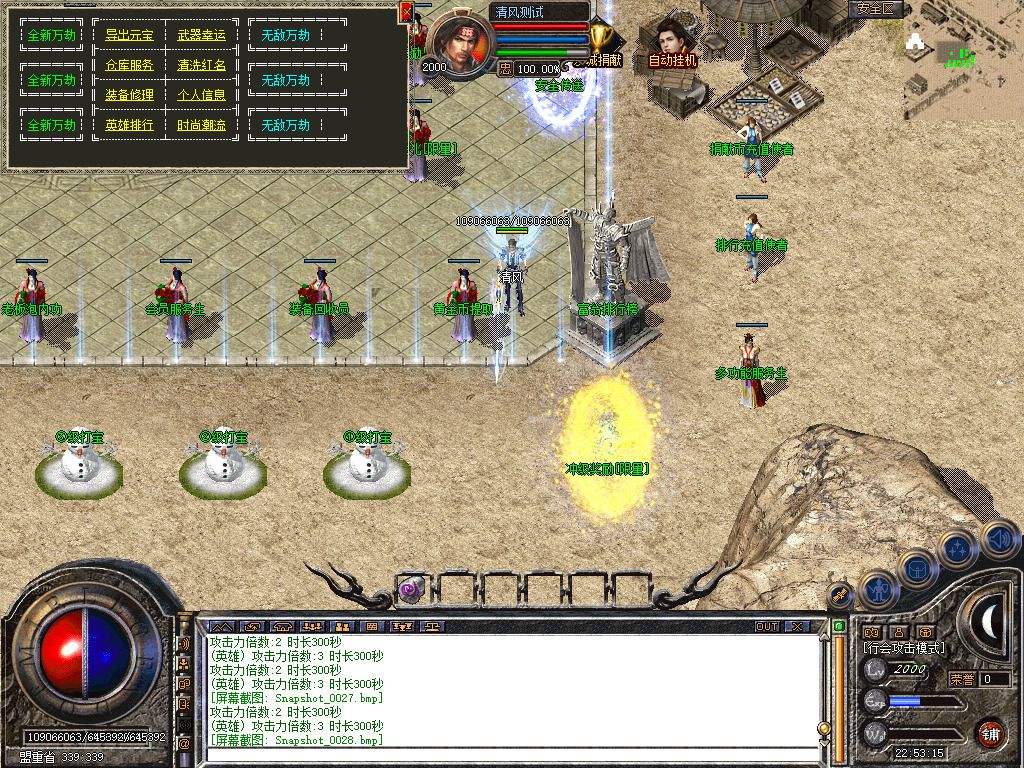
Task: Choose the 时尚潮流 fashion option
Action: click(x=201, y=125)
